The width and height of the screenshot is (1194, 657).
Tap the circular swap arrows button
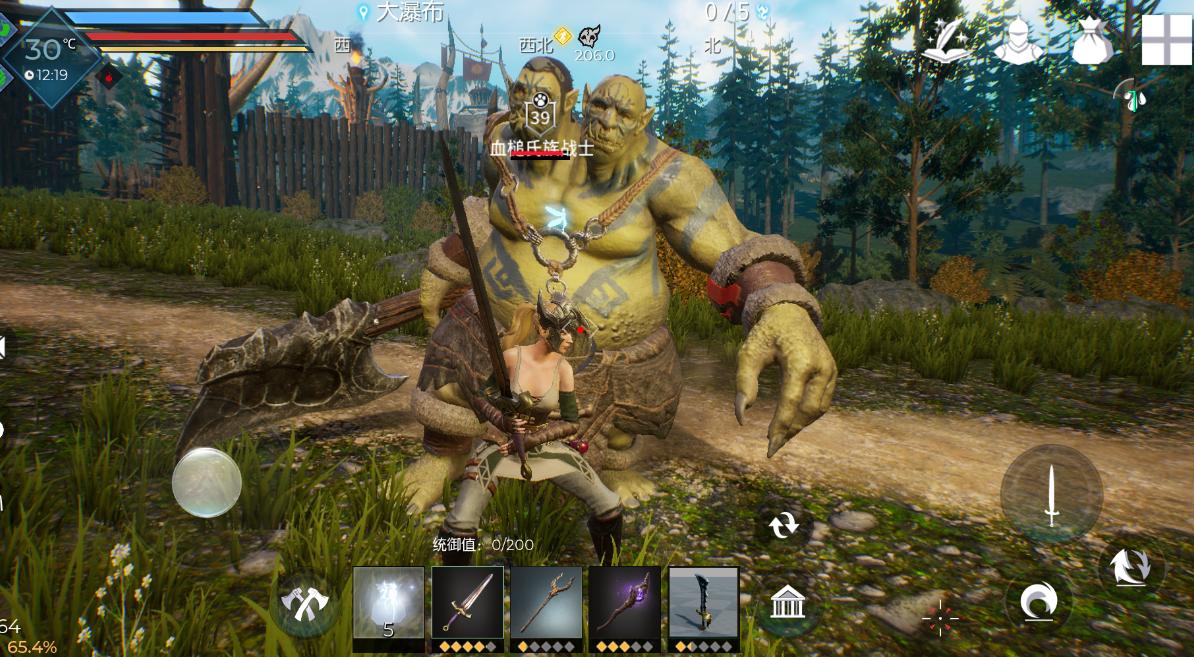(x=784, y=523)
